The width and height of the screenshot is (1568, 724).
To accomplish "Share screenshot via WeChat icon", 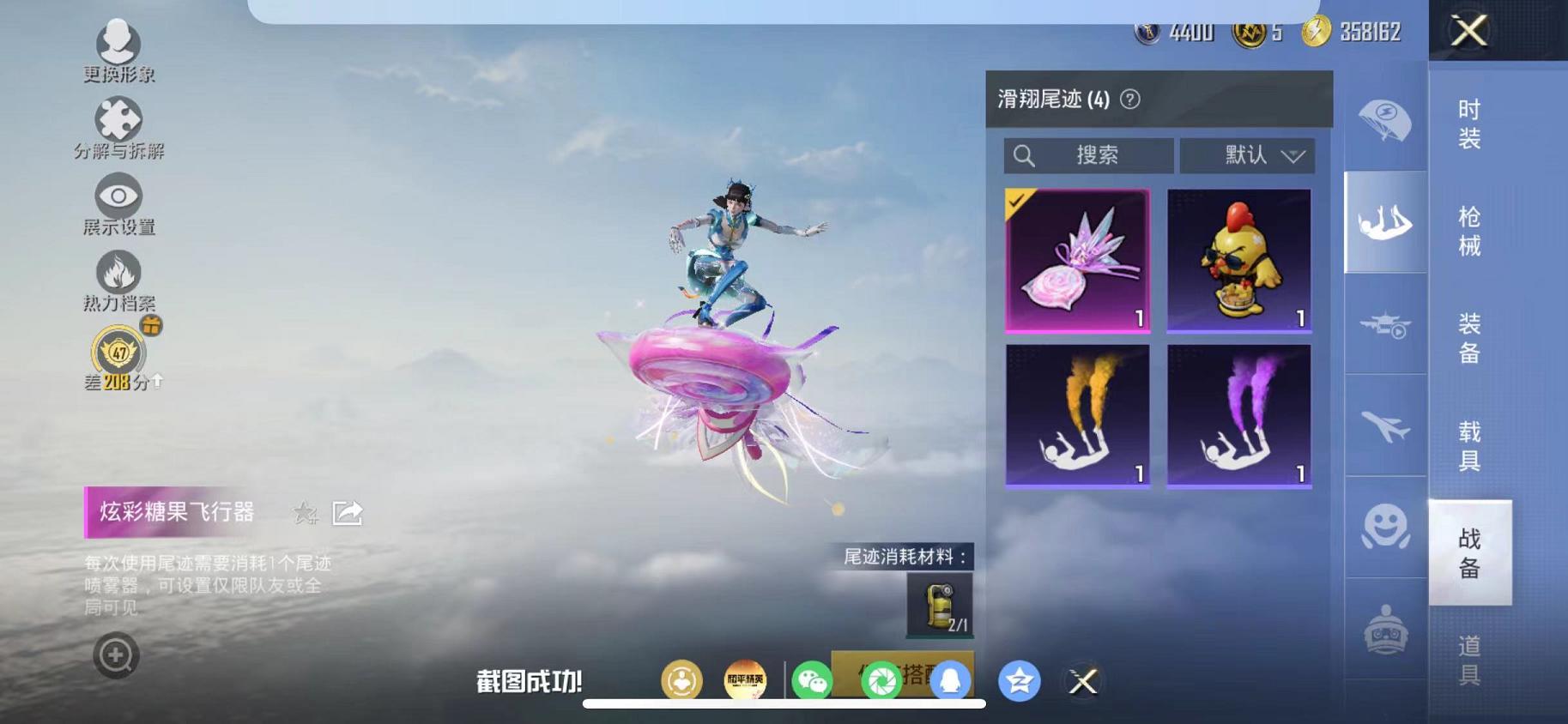I will tap(810, 680).
